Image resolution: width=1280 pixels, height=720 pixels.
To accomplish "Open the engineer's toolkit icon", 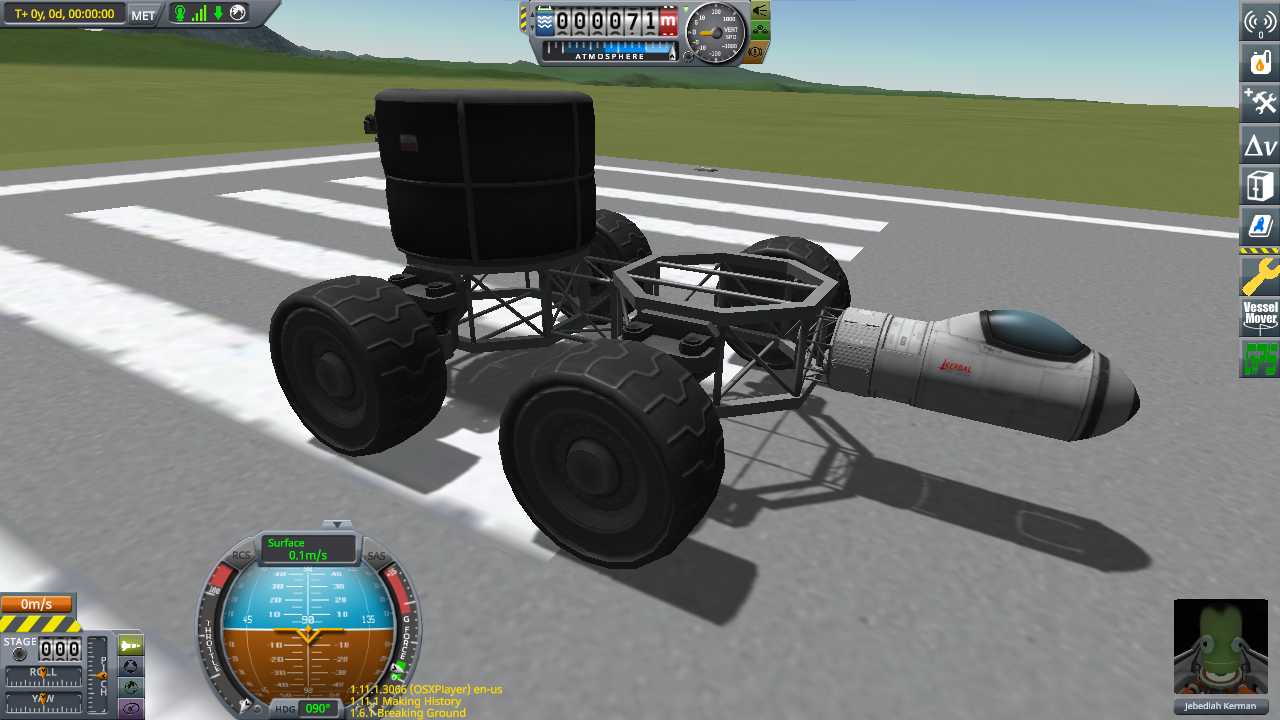I will click(1258, 103).
